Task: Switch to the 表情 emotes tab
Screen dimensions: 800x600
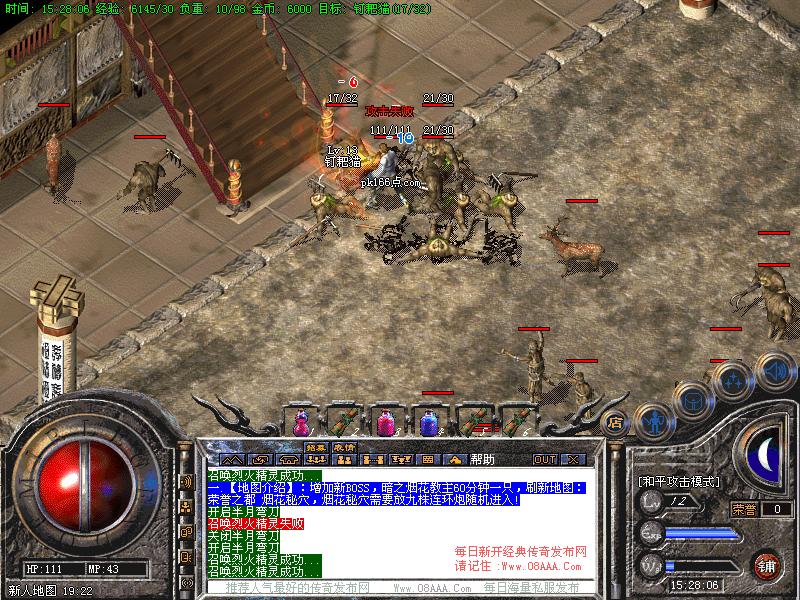Action: [345, 447]
